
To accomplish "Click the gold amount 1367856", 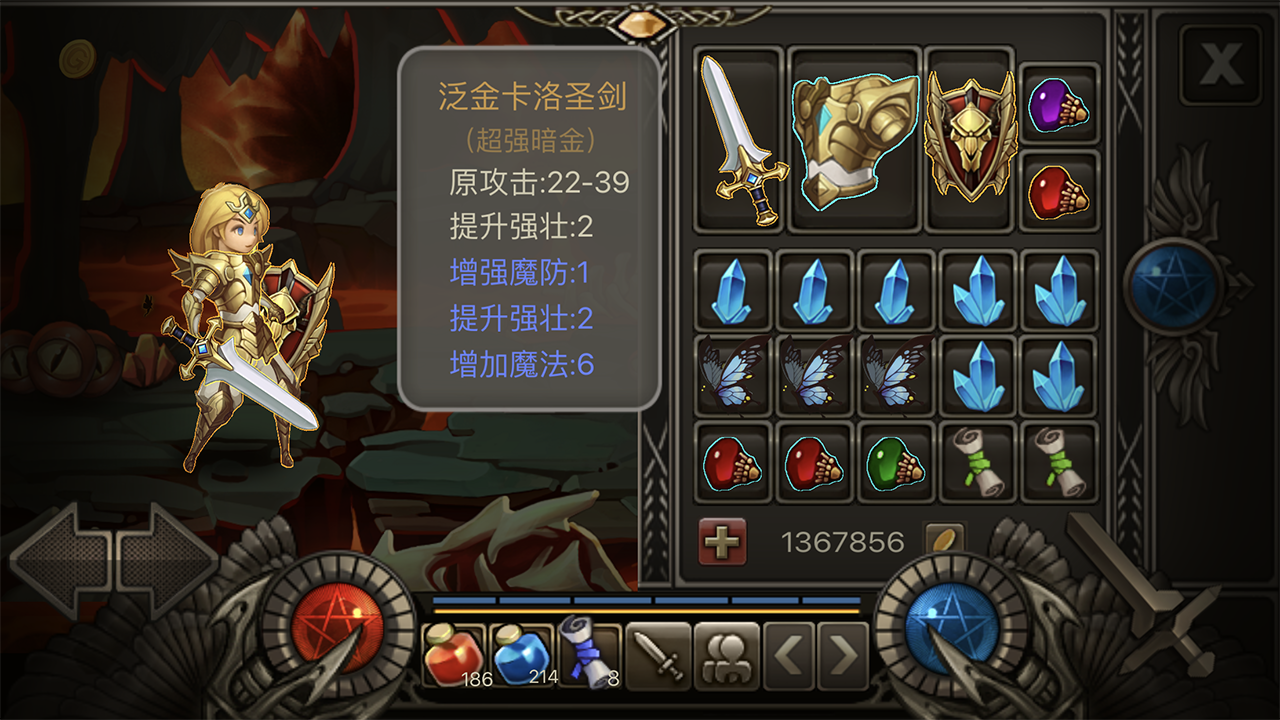I will pyautogui.click(x=843, y=540).
